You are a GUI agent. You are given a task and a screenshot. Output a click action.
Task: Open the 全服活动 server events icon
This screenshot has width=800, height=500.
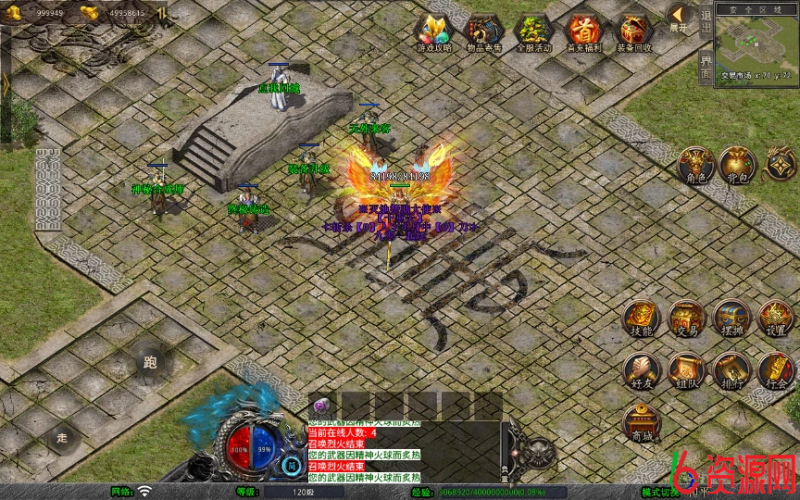pos(534,32)
